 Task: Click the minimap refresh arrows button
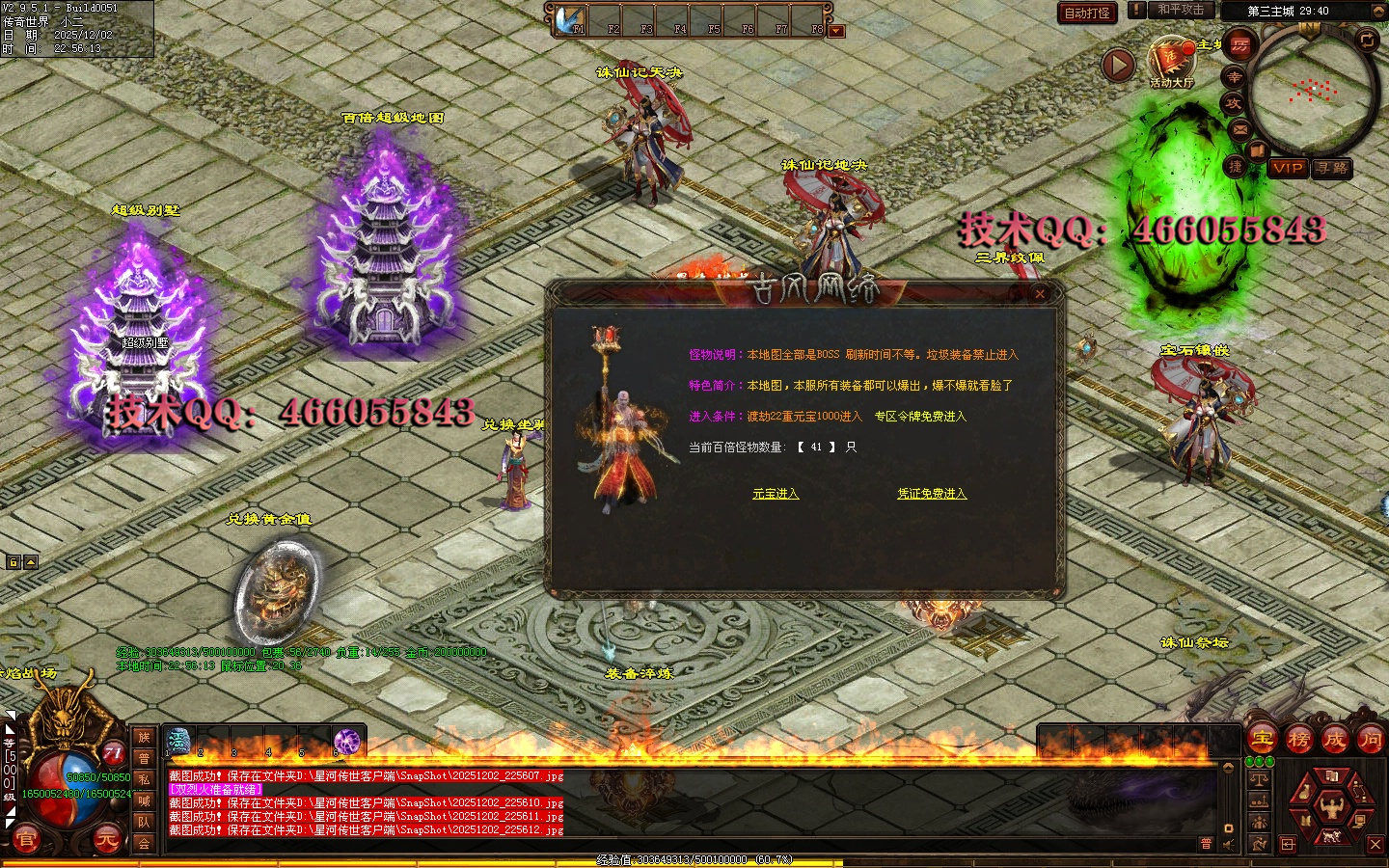[x=1367, y=40]
